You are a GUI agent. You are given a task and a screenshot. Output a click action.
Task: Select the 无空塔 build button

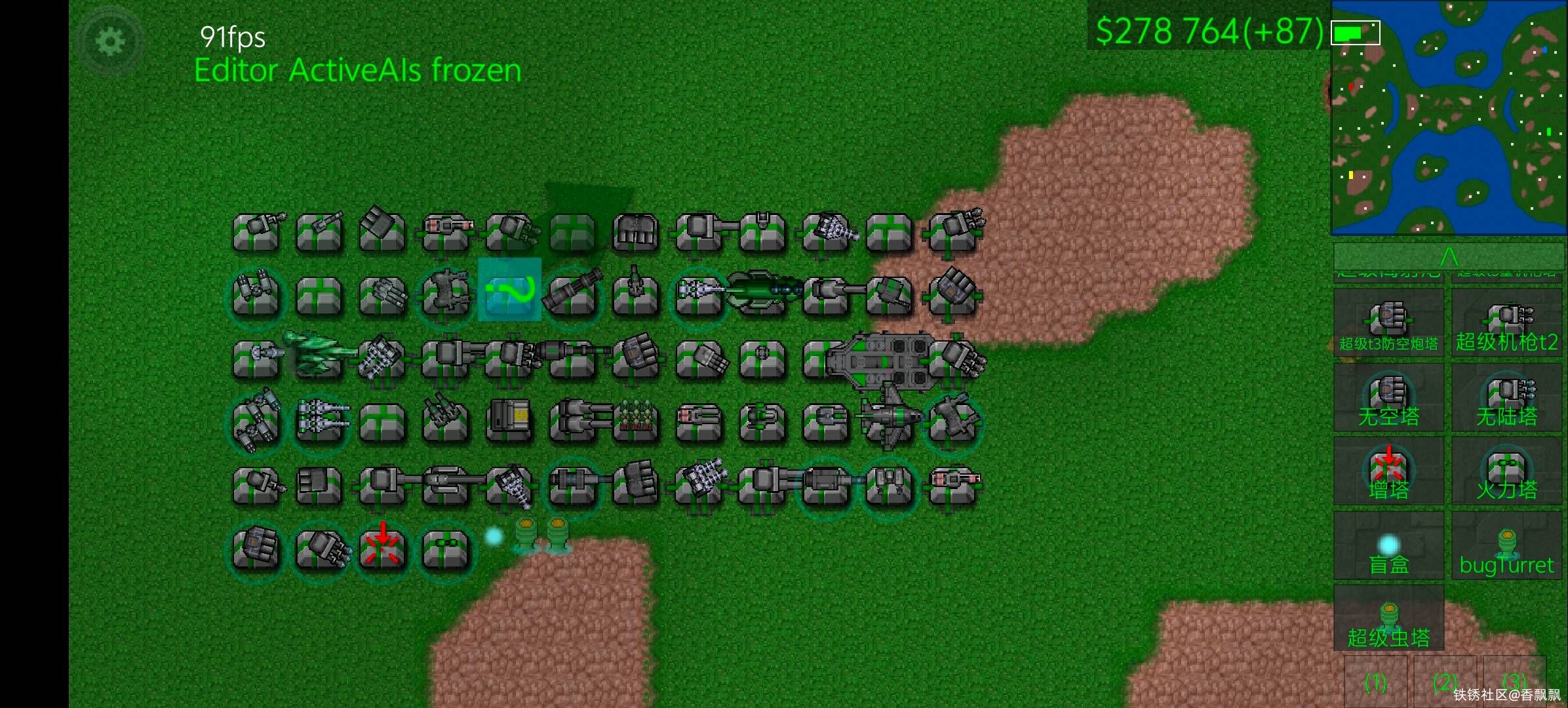tap(1388, 399)
